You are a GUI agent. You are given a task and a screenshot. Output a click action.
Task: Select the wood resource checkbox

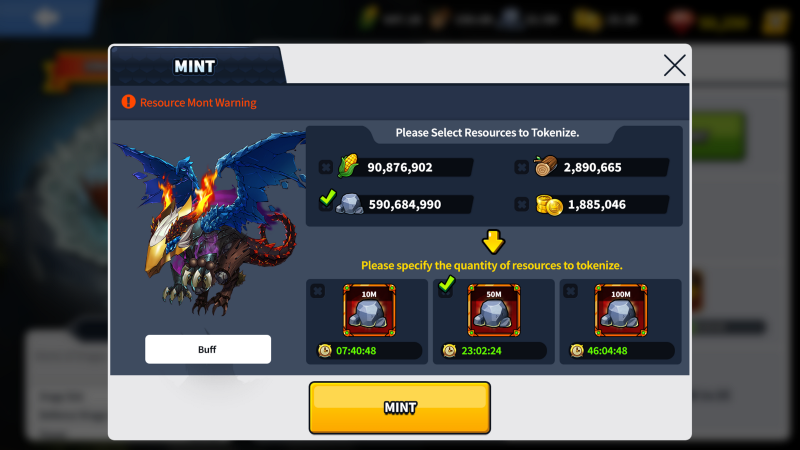(x=521, y=167)
